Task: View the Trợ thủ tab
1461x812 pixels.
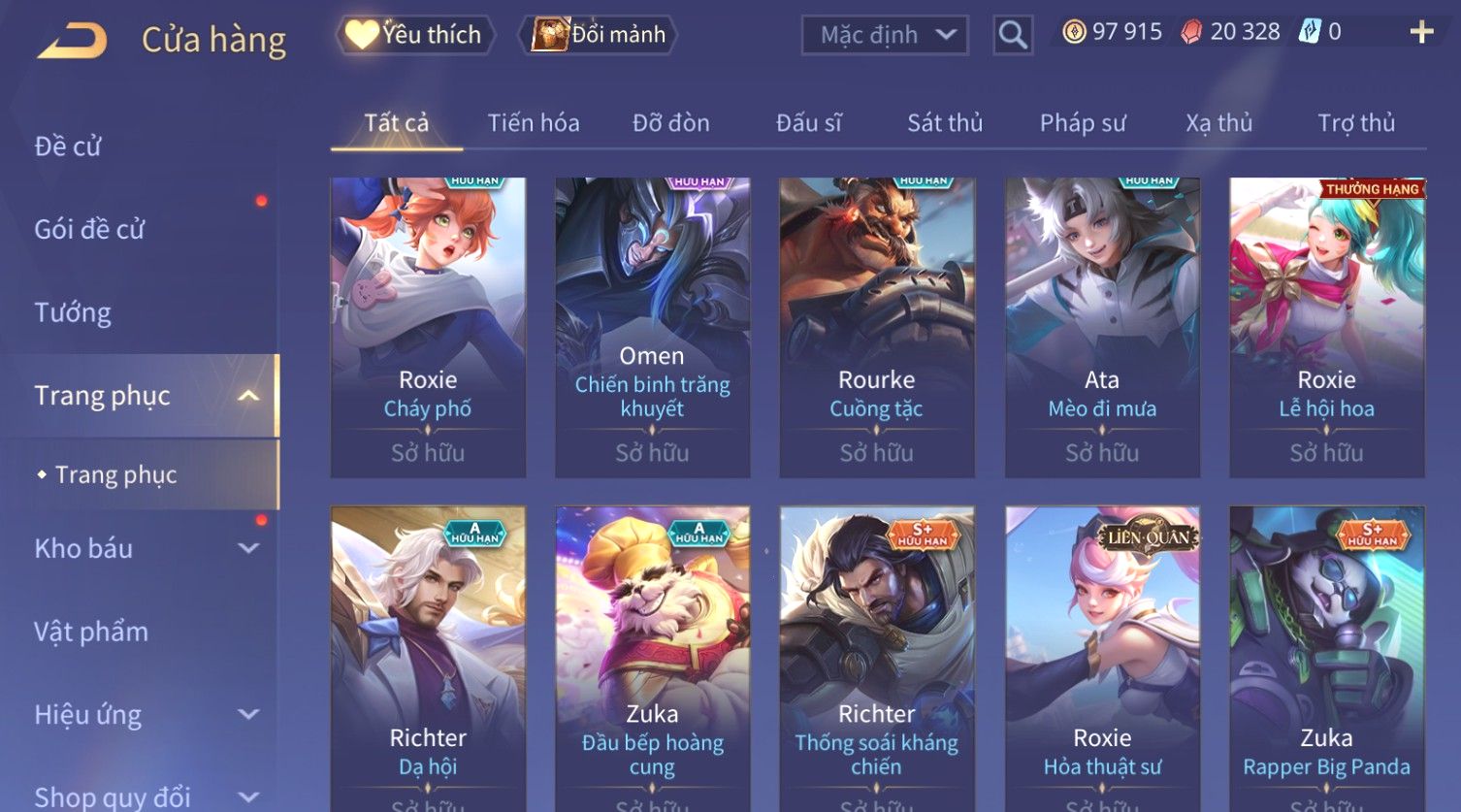Action: click(x=1355, y=123)
